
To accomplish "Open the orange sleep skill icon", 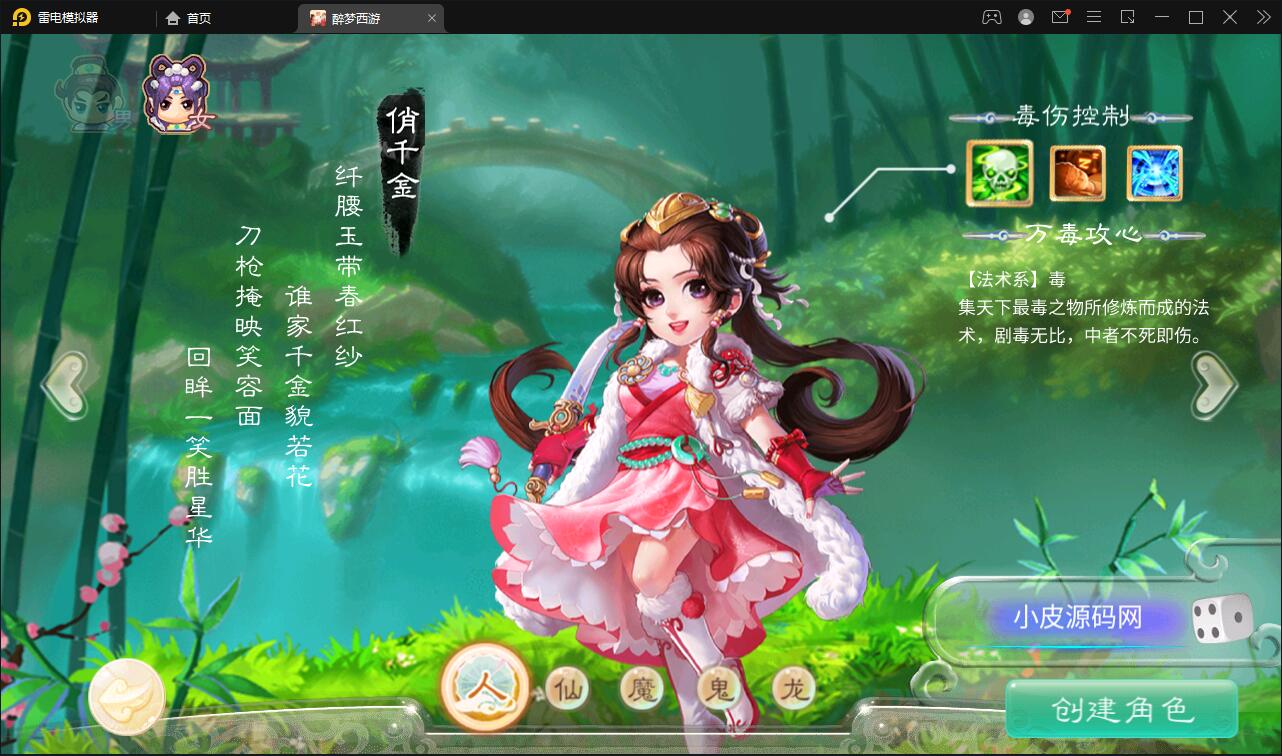I will pos(1076,172).
